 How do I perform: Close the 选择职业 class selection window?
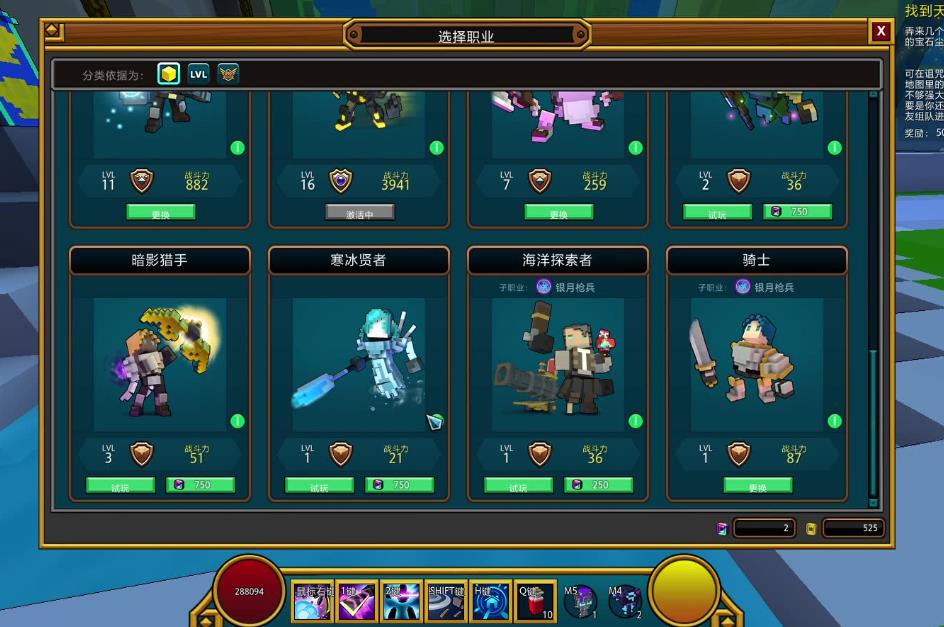[880, 32]
